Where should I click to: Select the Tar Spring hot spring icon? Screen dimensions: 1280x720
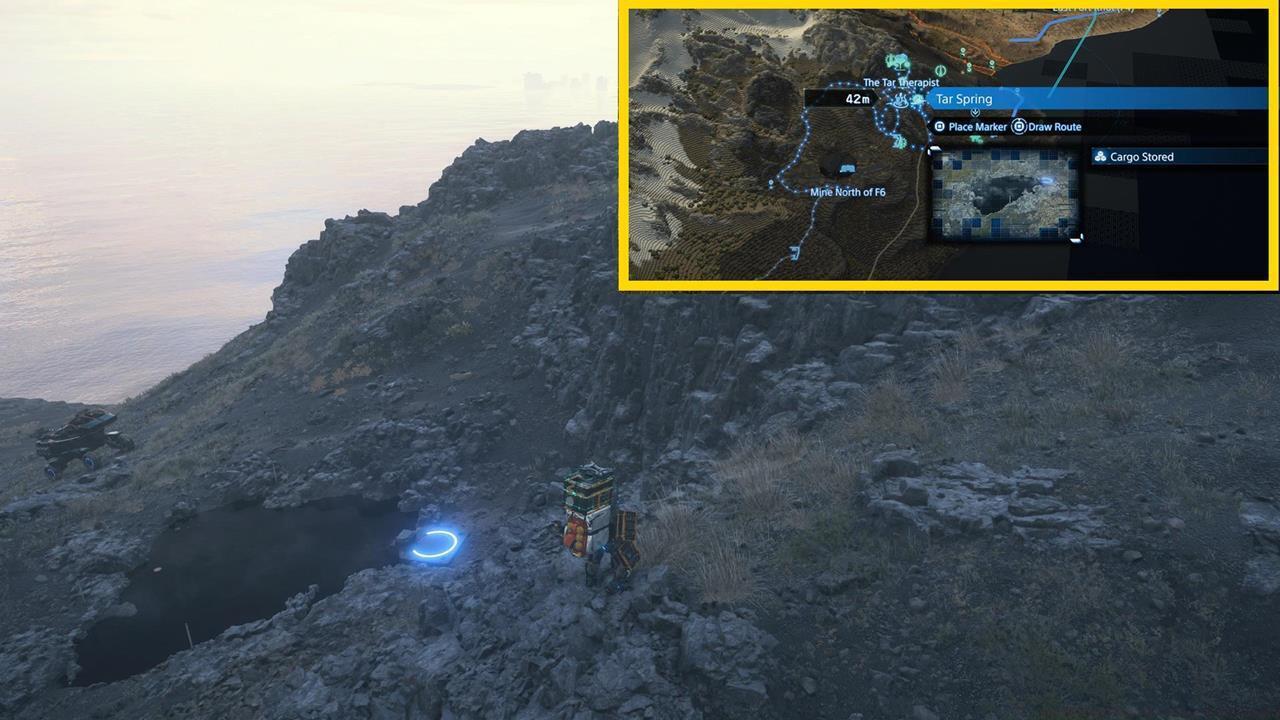[x=900, y=102]
